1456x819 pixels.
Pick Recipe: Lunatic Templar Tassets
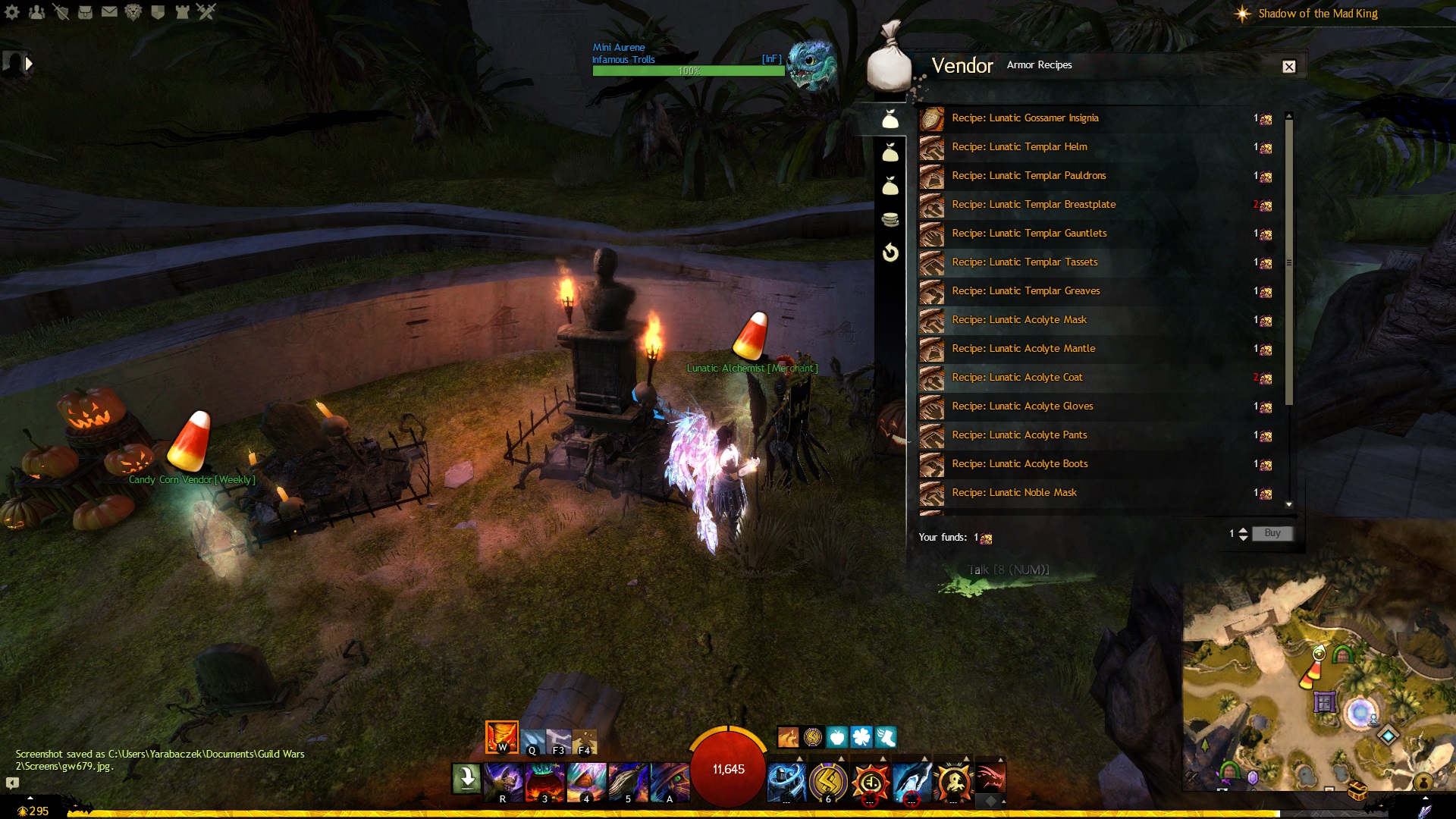tap(1024, 262)
